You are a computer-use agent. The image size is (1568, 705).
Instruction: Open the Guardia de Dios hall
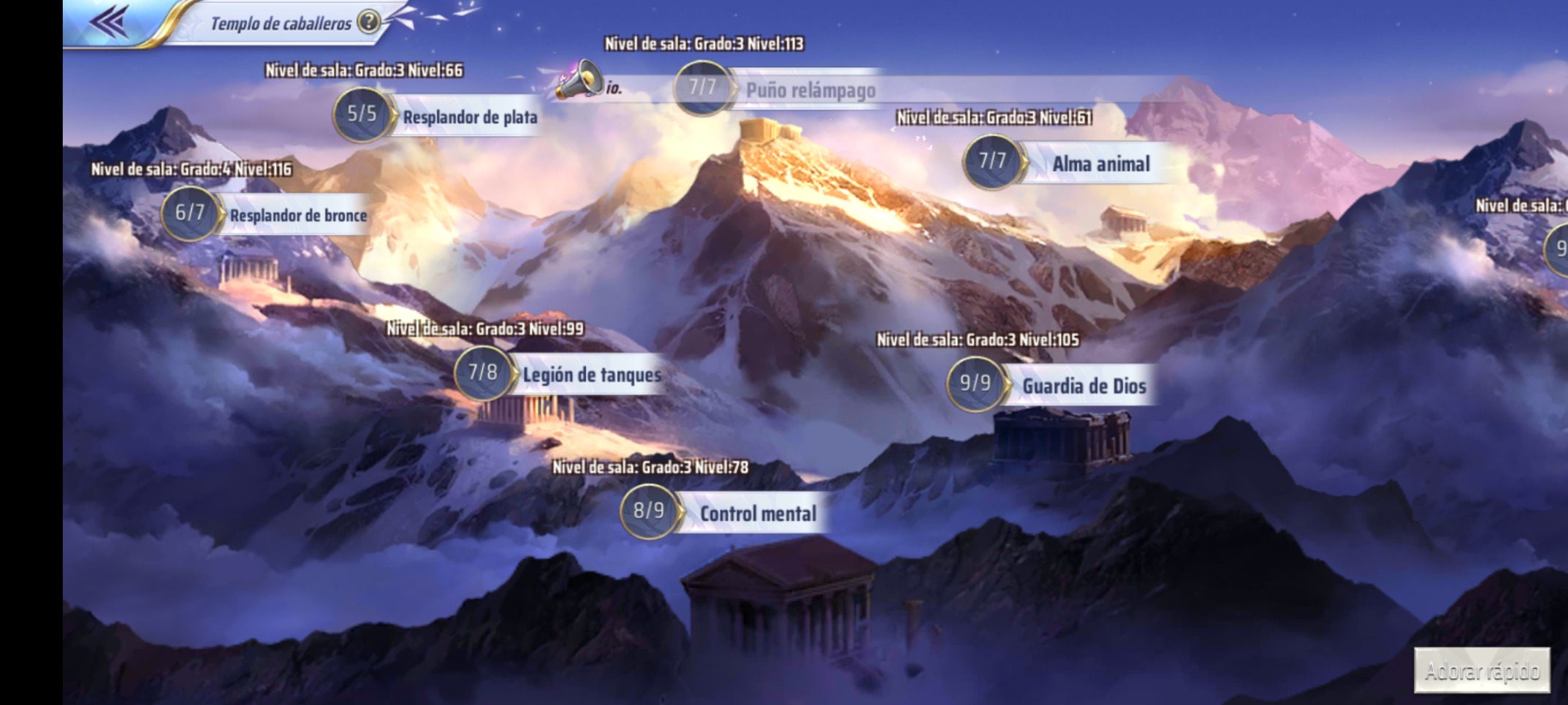tap(1083, 386)
